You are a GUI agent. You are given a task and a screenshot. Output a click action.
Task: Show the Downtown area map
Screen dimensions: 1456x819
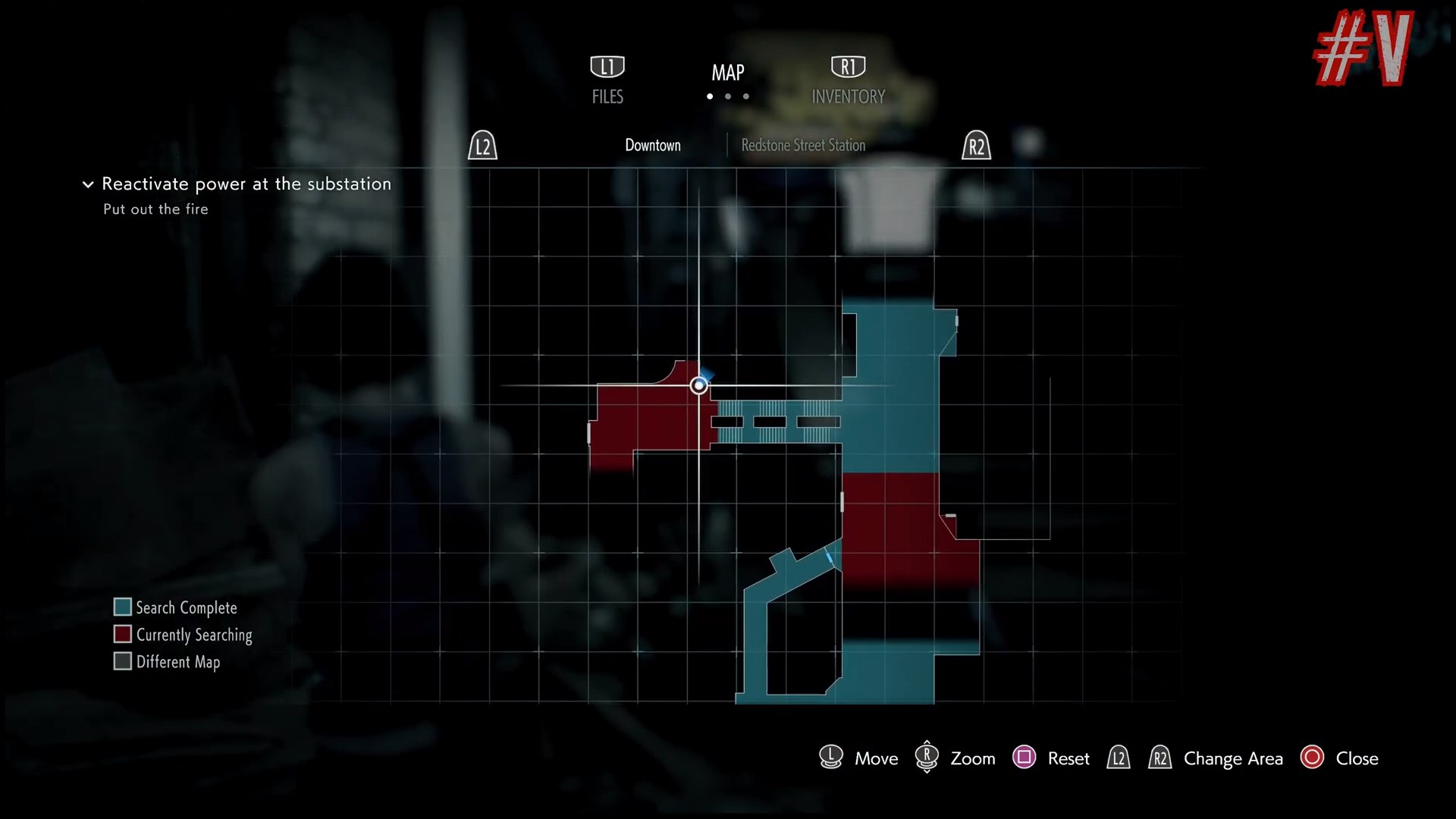coord(652,145)
